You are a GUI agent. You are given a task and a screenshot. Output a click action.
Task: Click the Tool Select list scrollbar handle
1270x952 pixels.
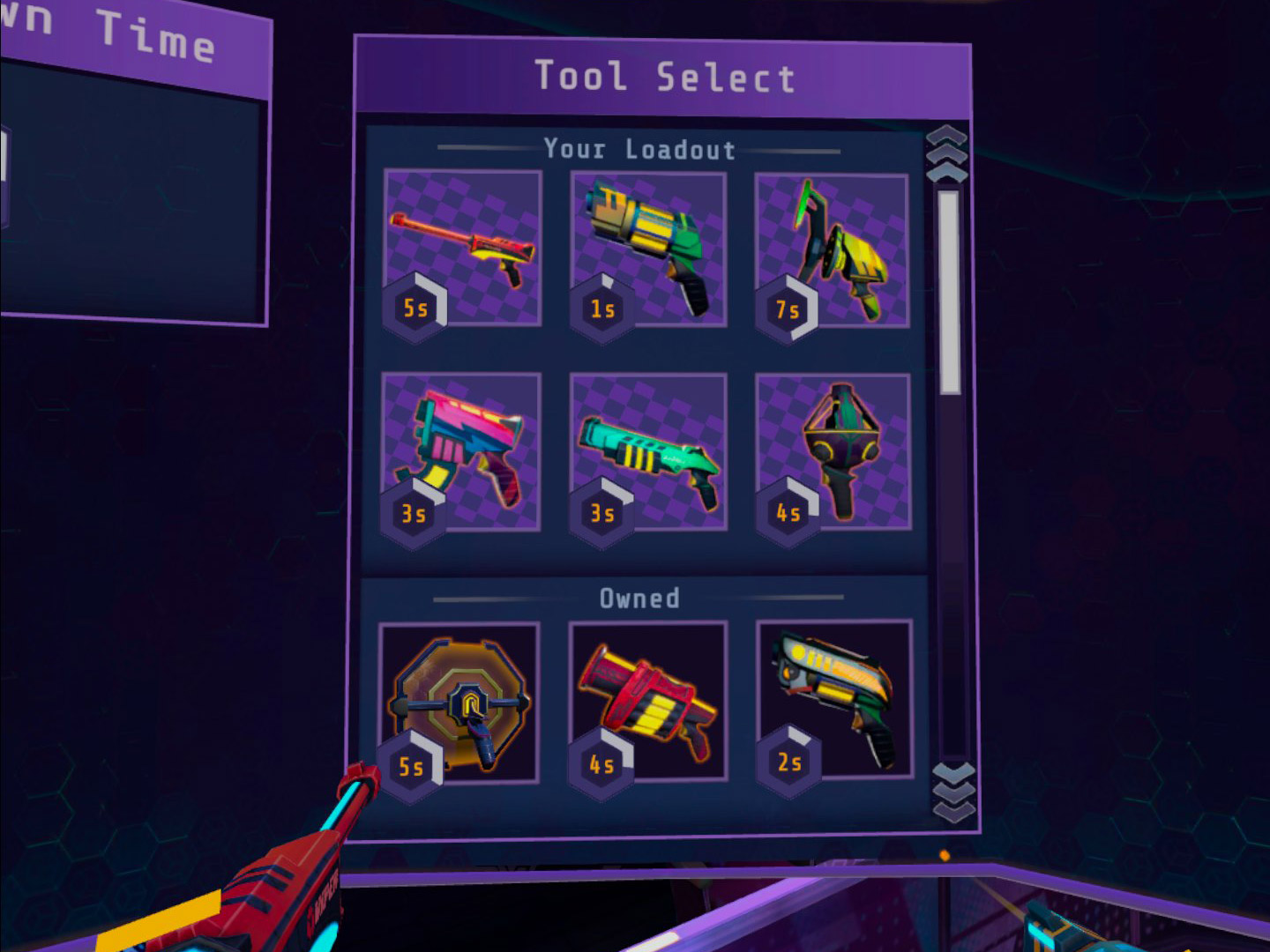949,291
